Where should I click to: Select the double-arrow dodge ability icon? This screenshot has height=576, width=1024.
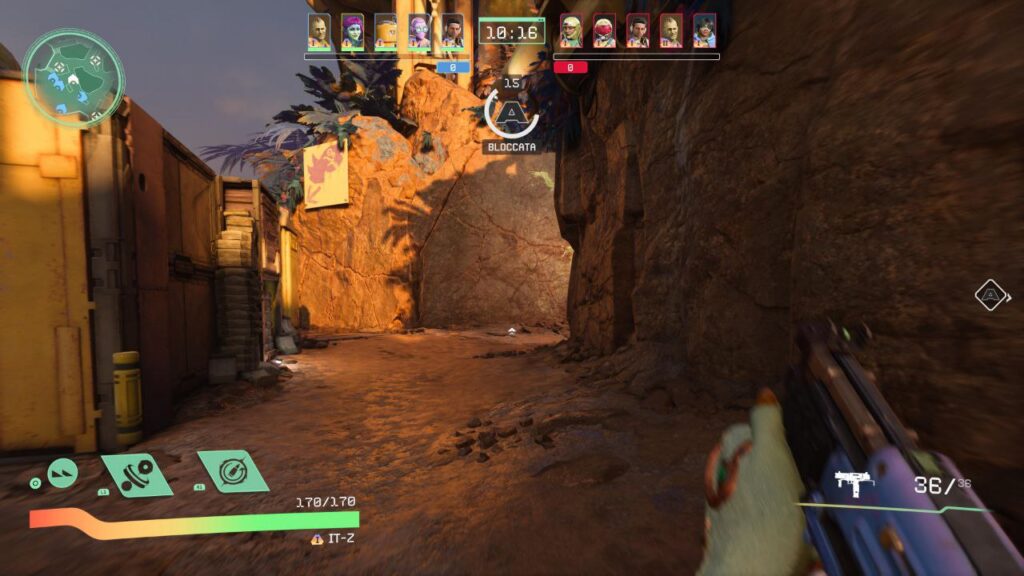tap(63, 469)
